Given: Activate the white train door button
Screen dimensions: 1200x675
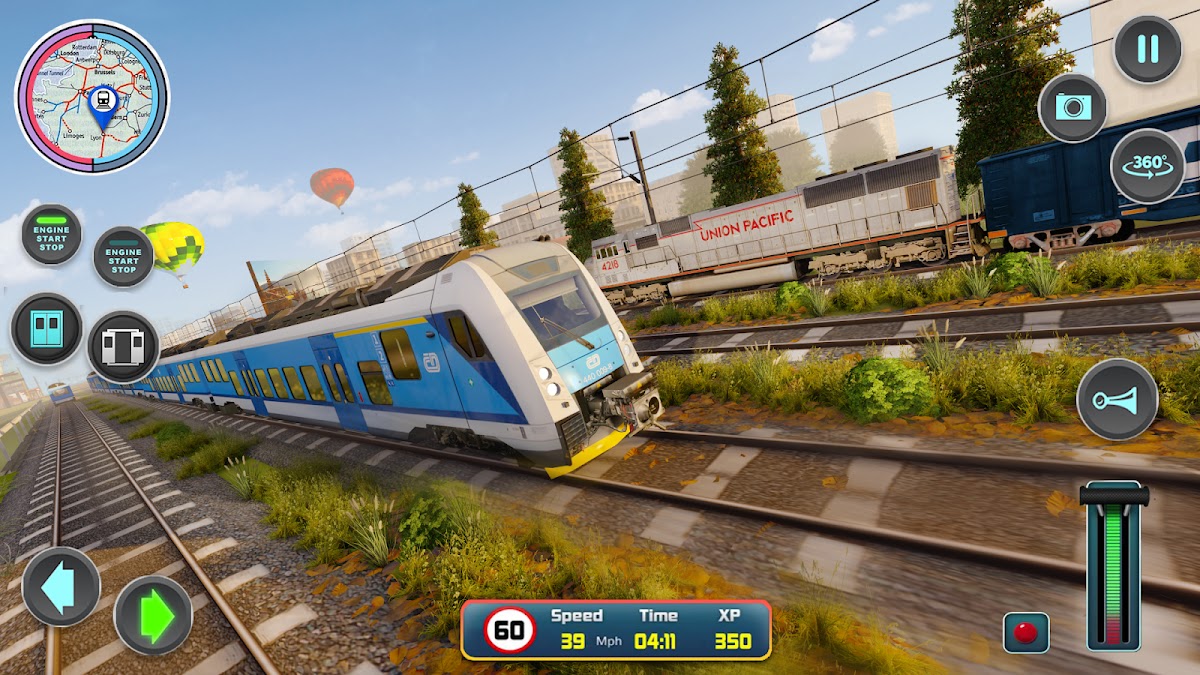Looking at the screenshot, I should coord(123,347).
